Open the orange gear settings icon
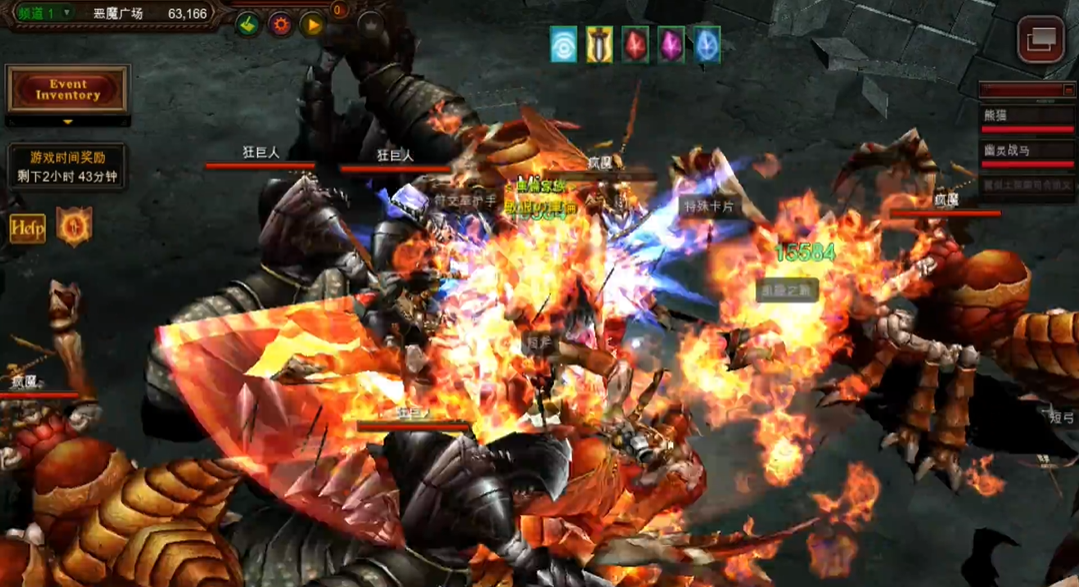The width and height of the screenshot is (1079, 587). [280, 24]
